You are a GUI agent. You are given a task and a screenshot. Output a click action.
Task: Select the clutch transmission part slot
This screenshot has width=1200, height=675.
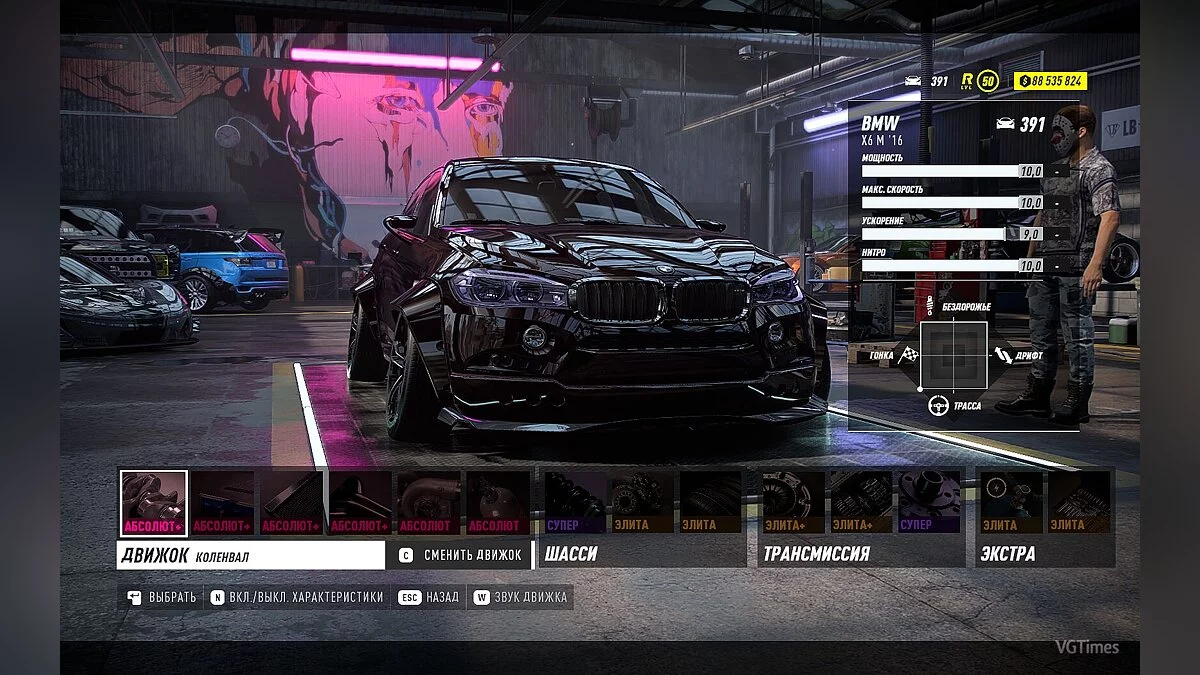pyautogui.click(x=793, y=502)
